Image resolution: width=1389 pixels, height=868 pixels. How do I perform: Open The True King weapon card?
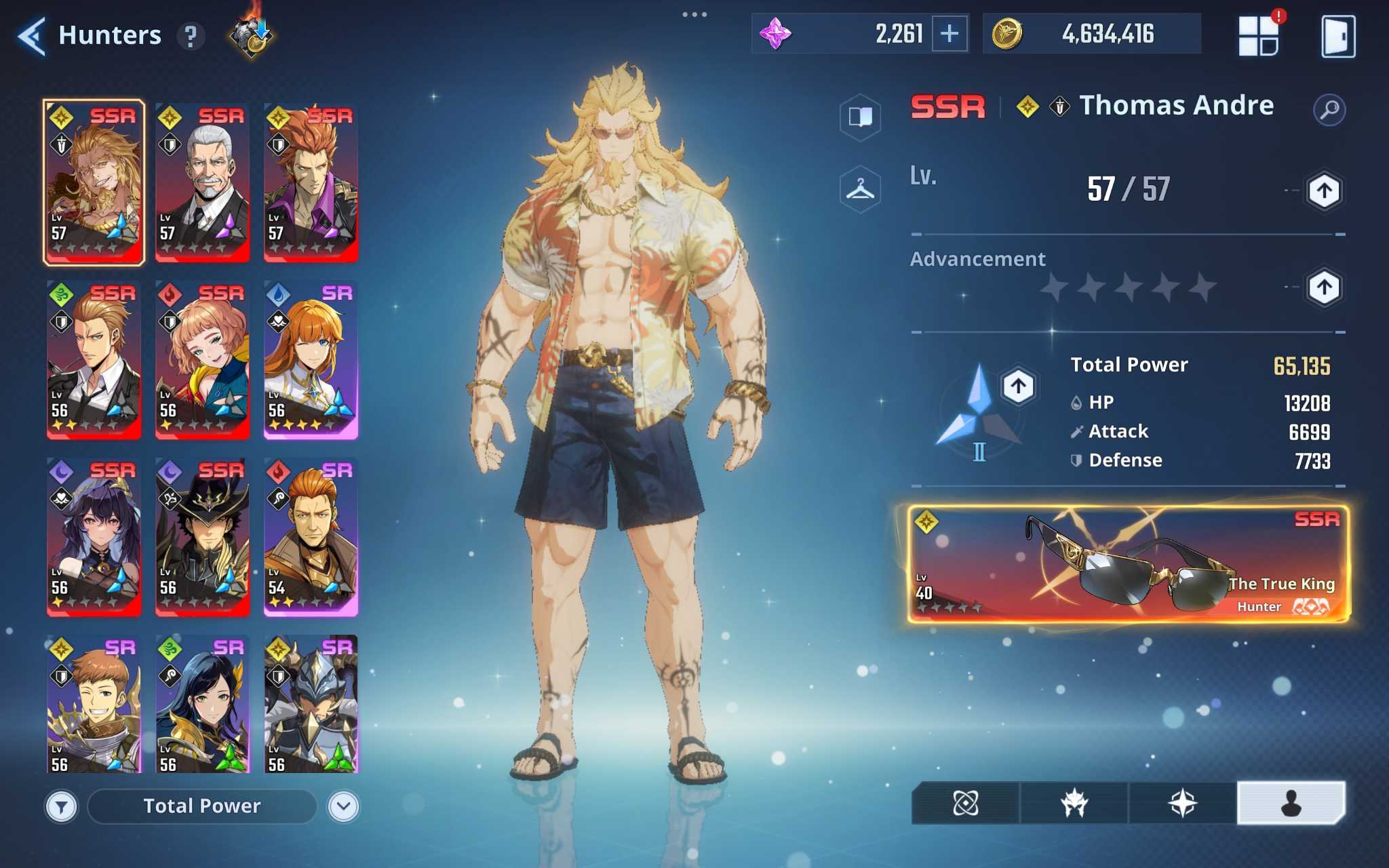[1128, 564]
